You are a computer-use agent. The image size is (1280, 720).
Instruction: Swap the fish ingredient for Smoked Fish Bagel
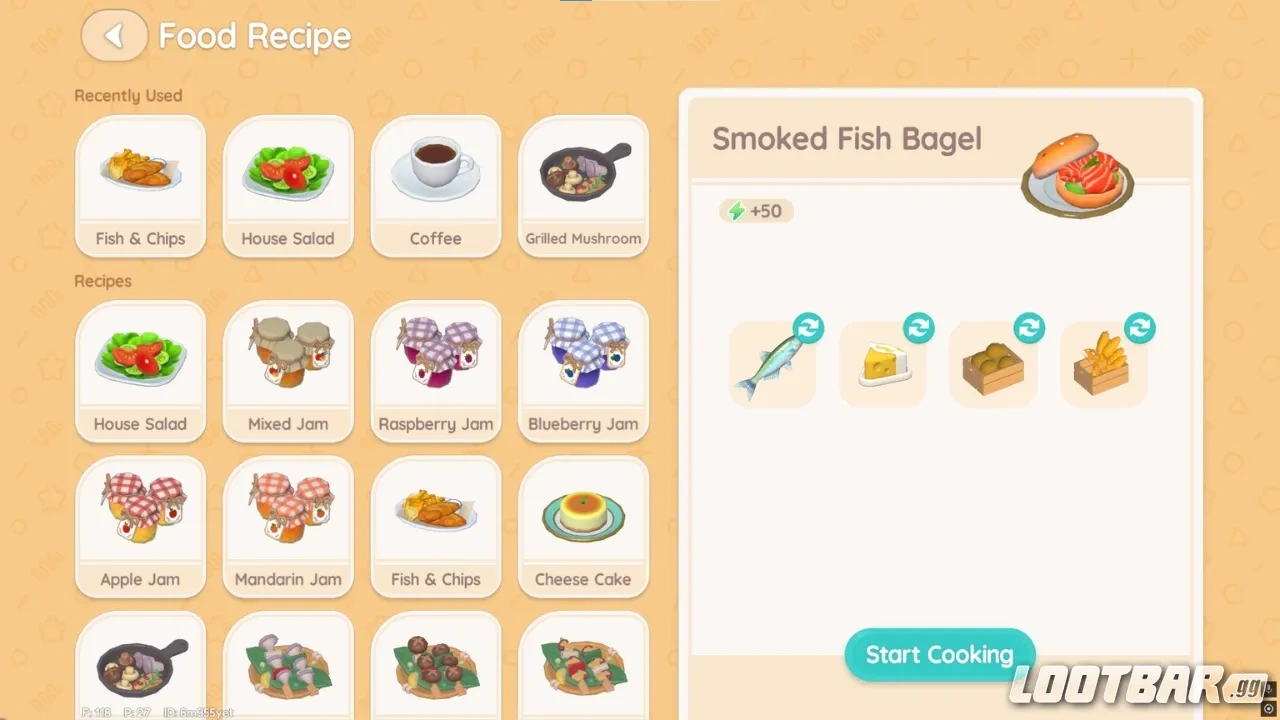click(809, 327)
